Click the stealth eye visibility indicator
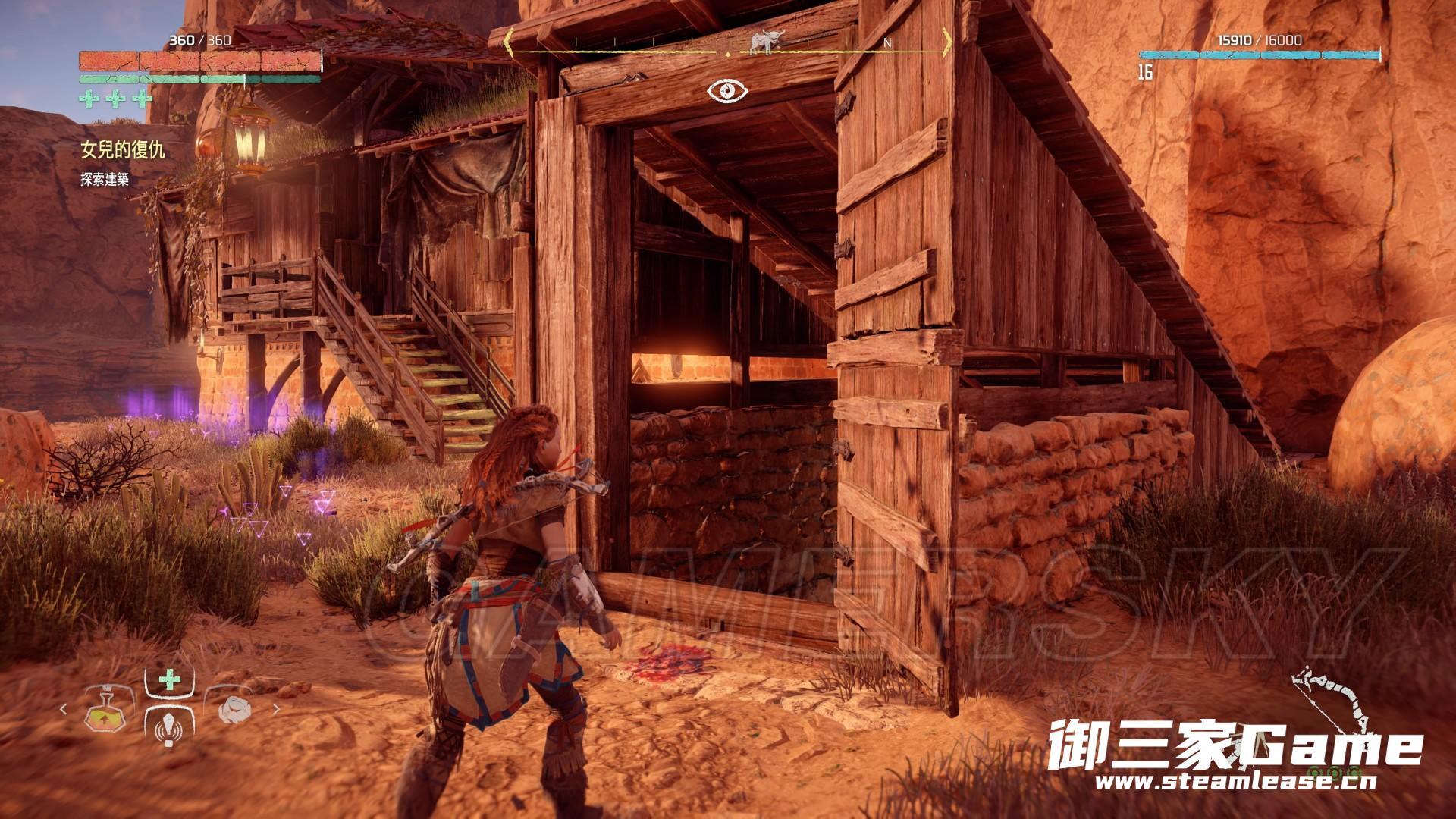 [x=727, y=91]
